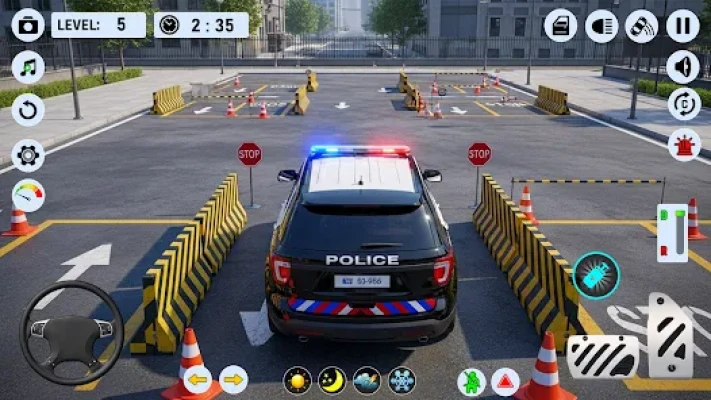Image resolution: width=711 pixels, height=400 pixels.
Task: Select the sunny daytime weather icon
Action: click(x=297, y=380)
